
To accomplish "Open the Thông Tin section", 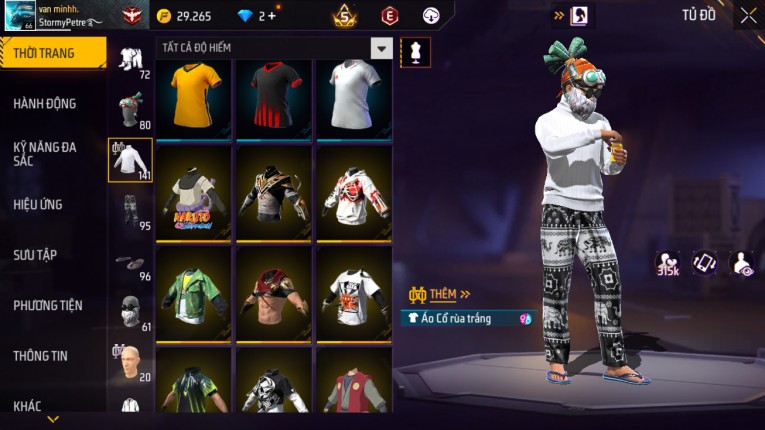I will 42,355.
